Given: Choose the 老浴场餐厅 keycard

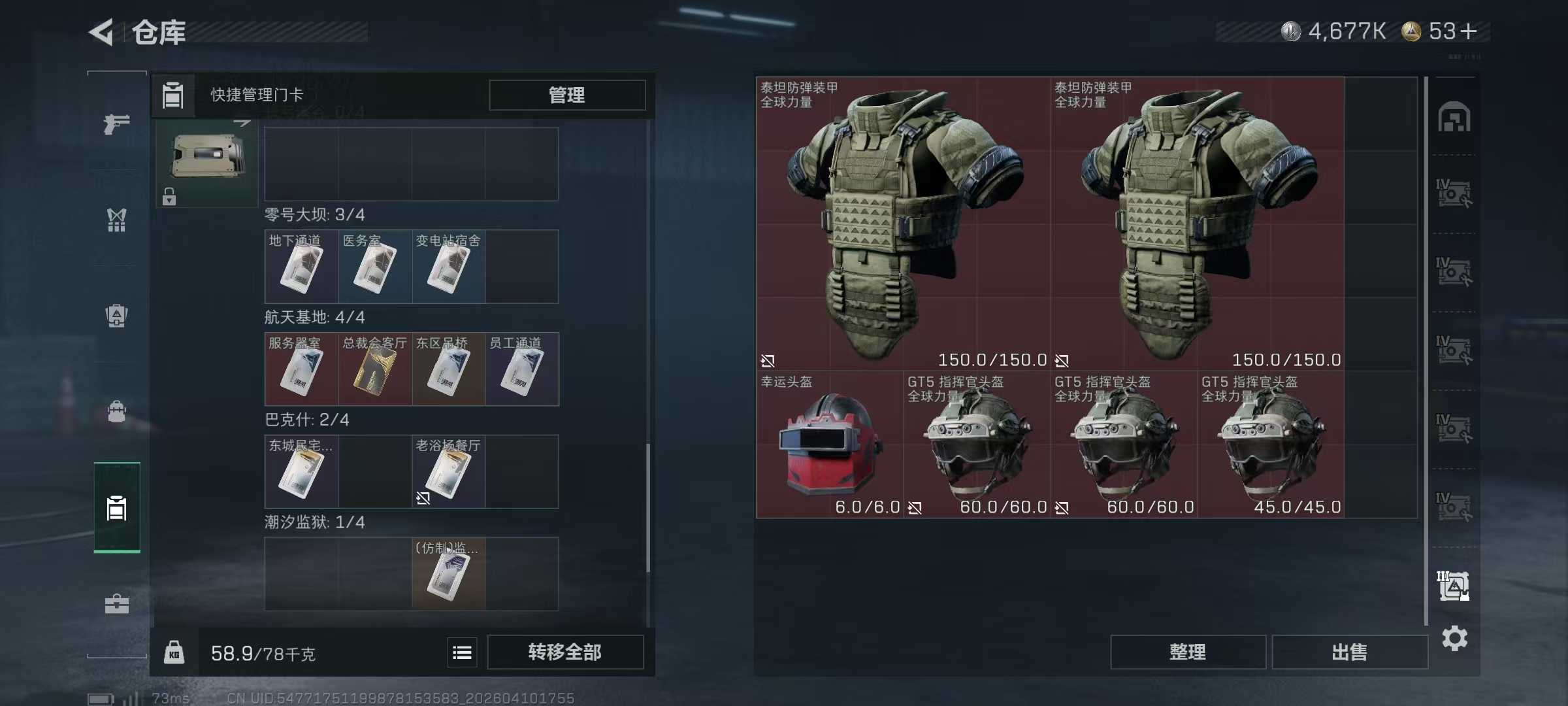Looking at the screenshot, I should pos(448,472).
